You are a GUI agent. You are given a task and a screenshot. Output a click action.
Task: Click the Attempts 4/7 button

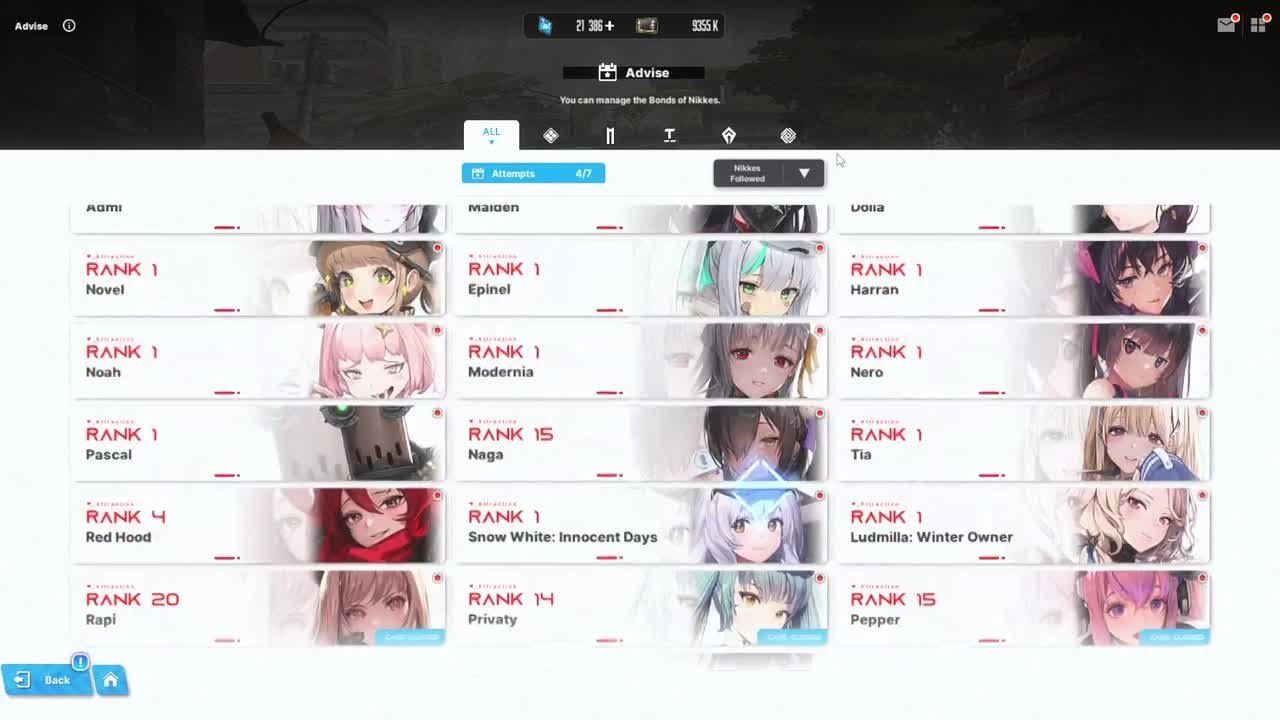click(533, 173)
